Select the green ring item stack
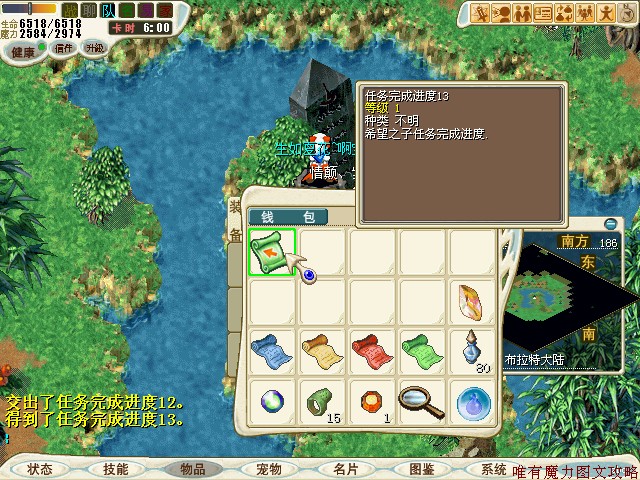Viewport: 640px width, 480px height. (x=322, y=401)
